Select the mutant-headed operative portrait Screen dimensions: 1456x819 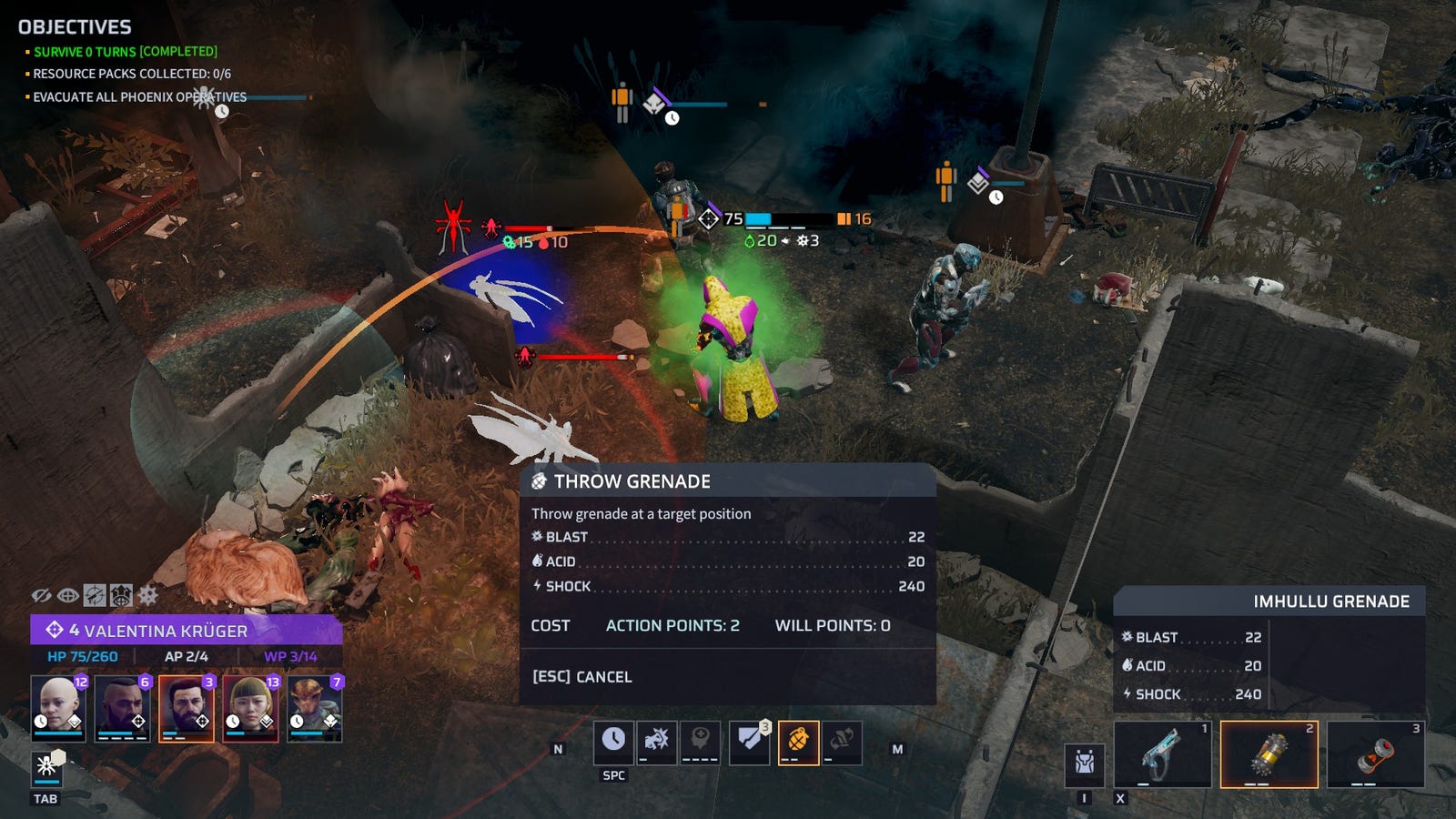[315, 708]
